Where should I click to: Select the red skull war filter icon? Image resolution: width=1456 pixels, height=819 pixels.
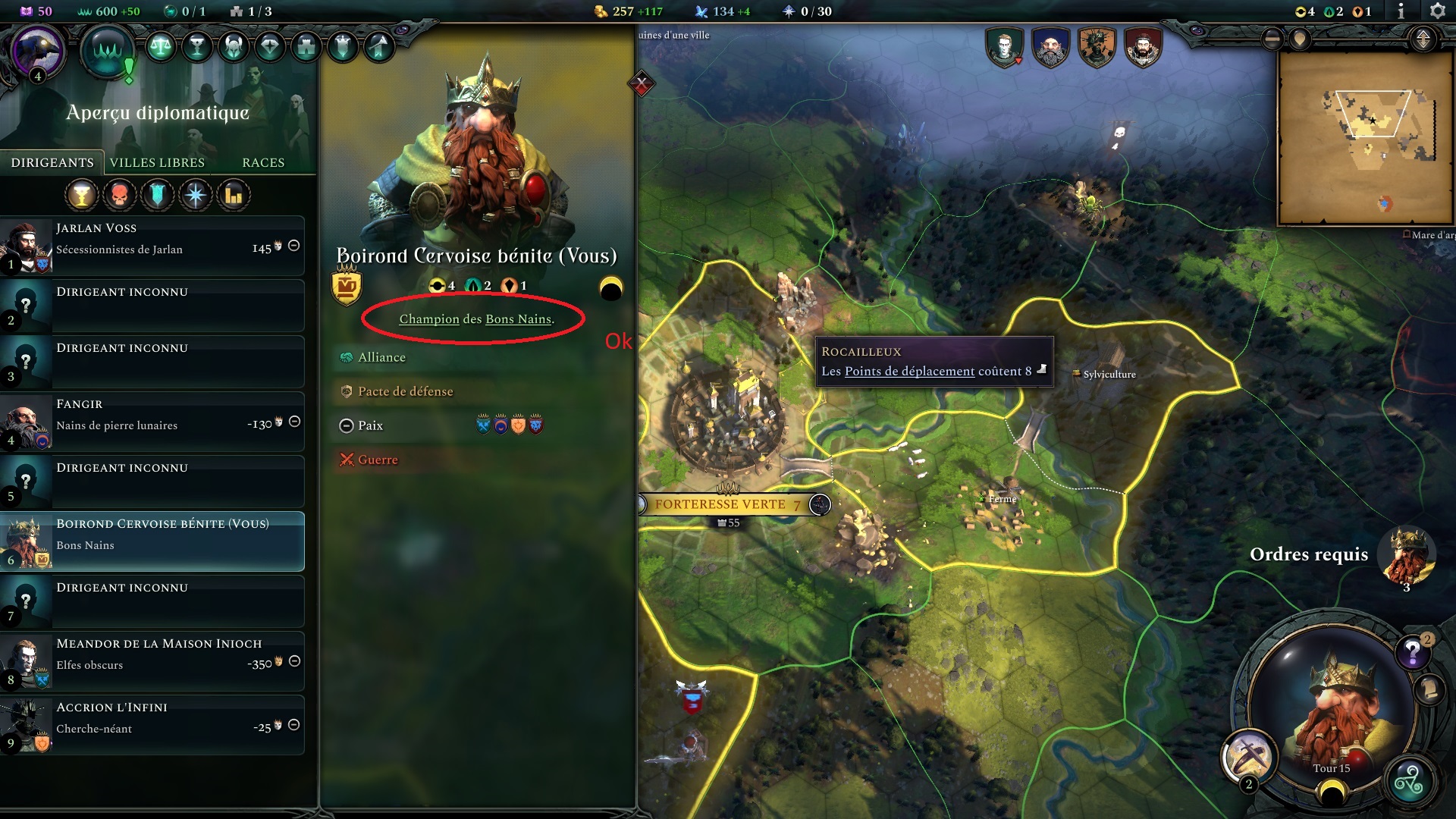pos(120,195)
